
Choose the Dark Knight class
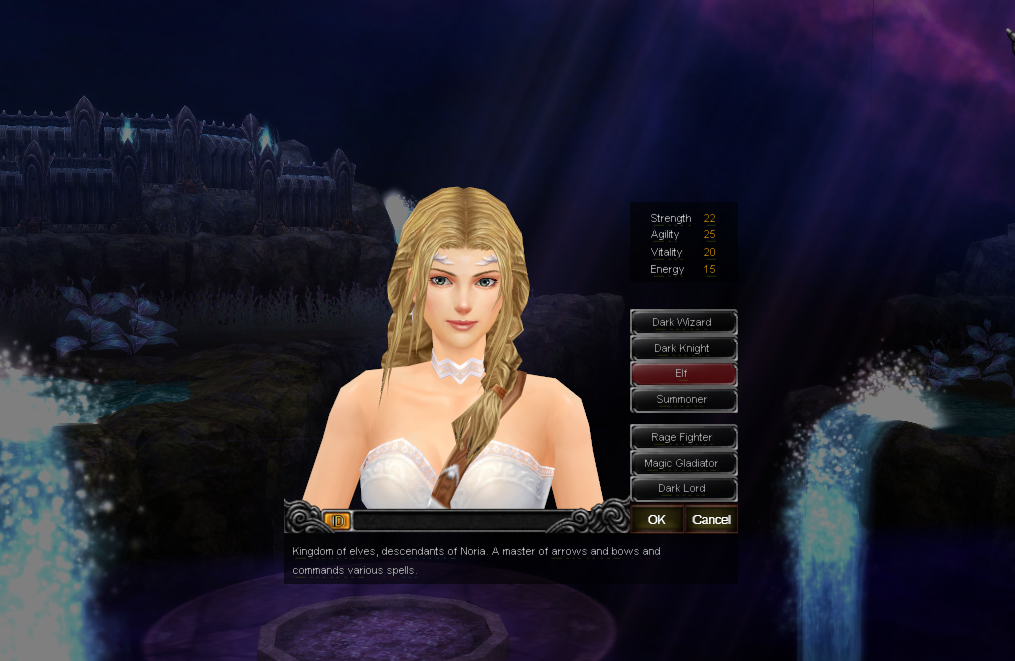coord(683,348)
